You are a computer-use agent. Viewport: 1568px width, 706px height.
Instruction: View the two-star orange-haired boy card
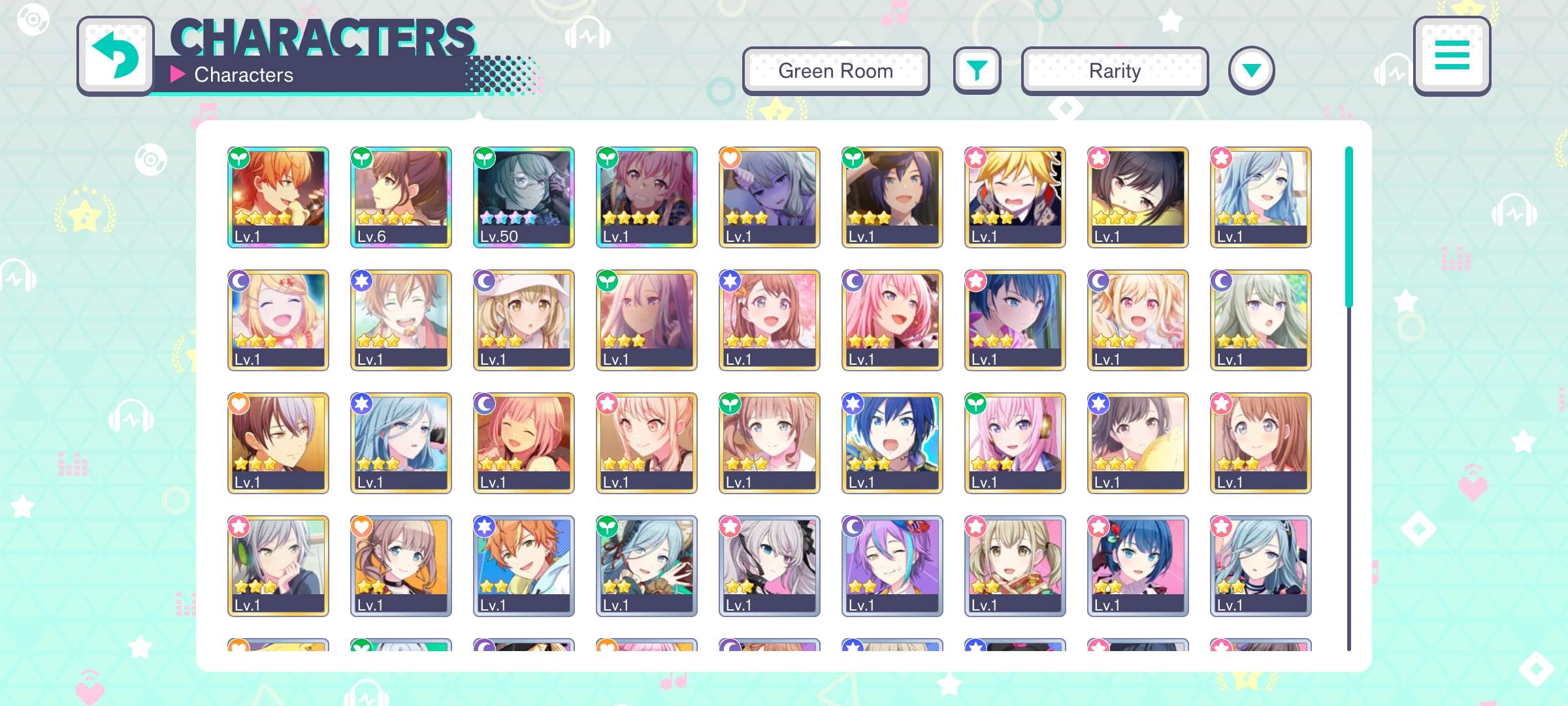tap(523, 566)
